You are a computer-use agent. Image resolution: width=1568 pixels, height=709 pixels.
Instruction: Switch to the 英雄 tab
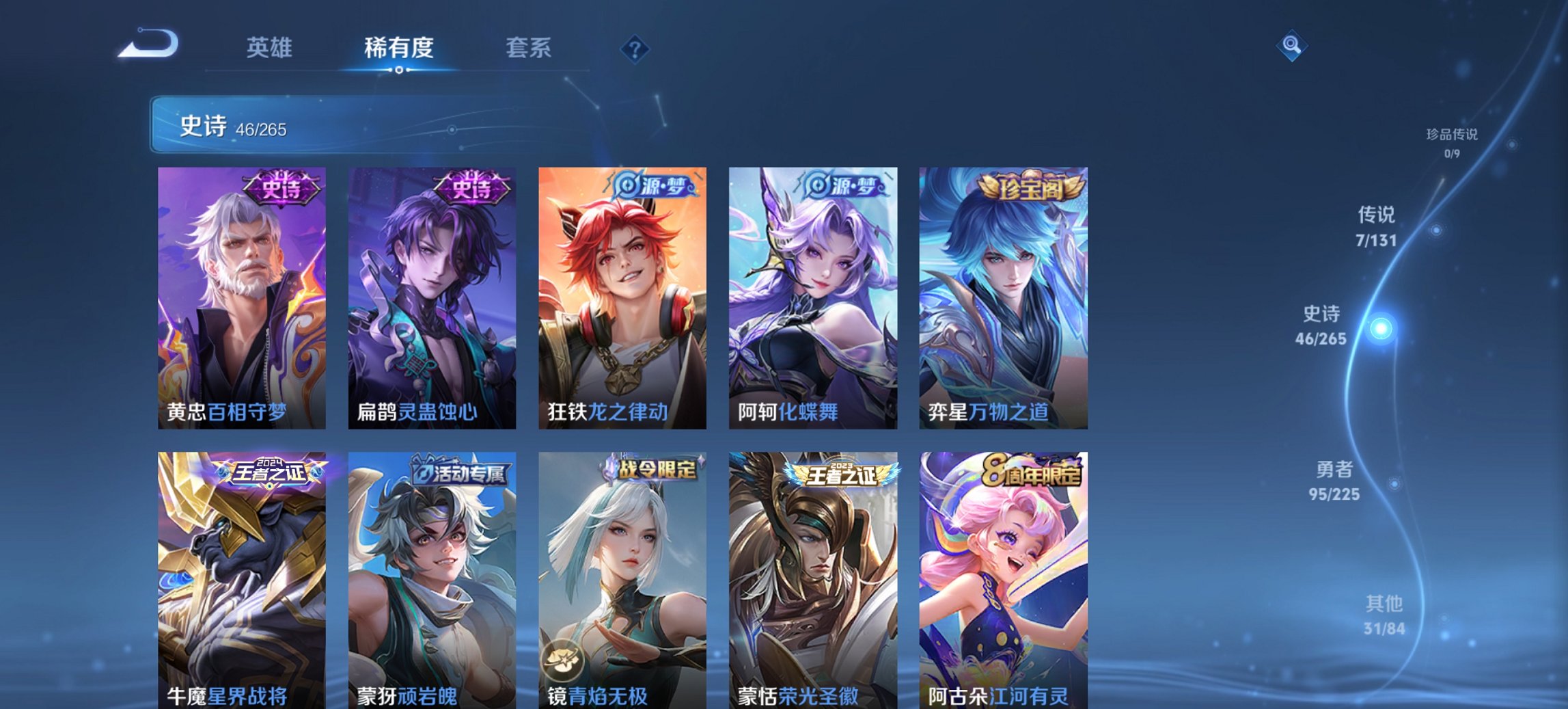point(271,48)
